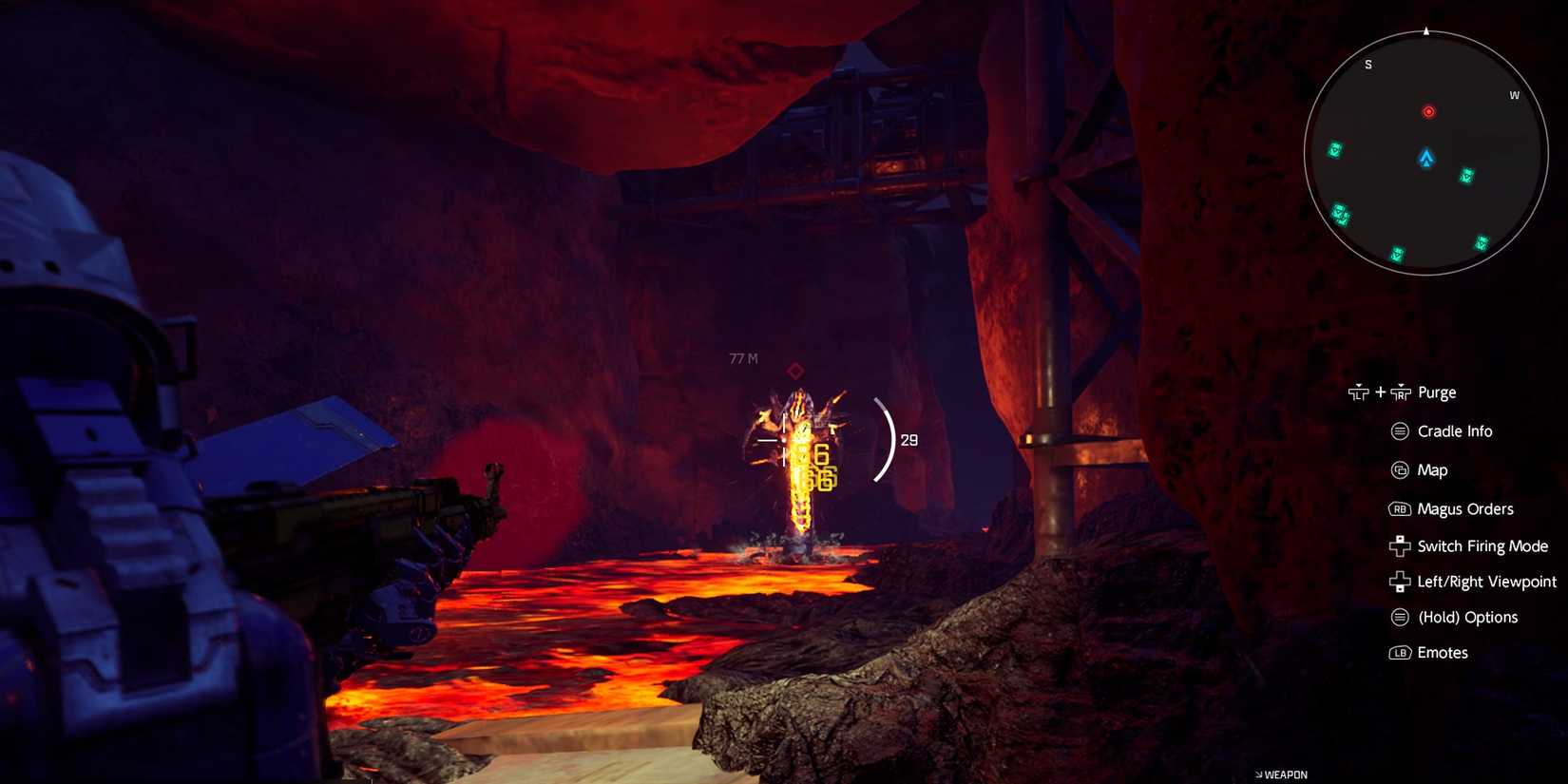Toggle Switch Firing Mode
Viewport: 1568px width, 784px height.
coord(1482,546)
